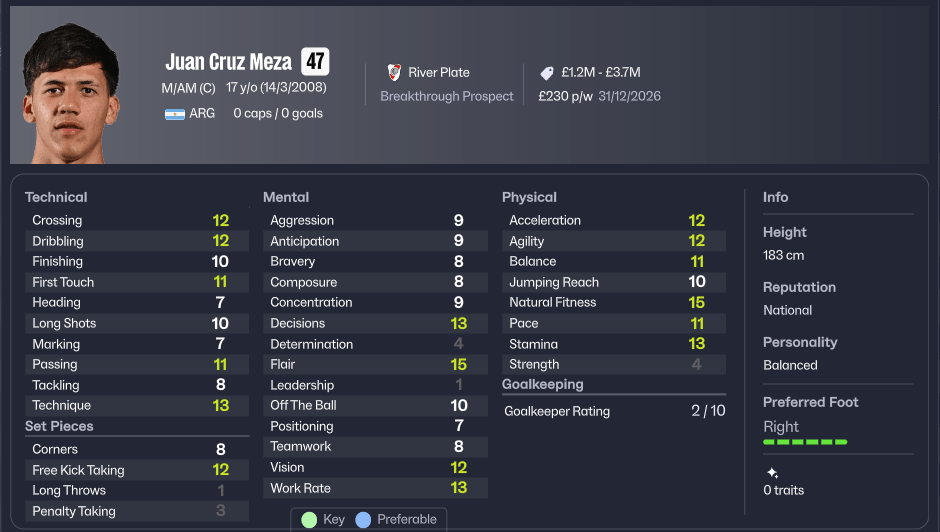Select the Goalkeeper Rating row

point(613,411)
